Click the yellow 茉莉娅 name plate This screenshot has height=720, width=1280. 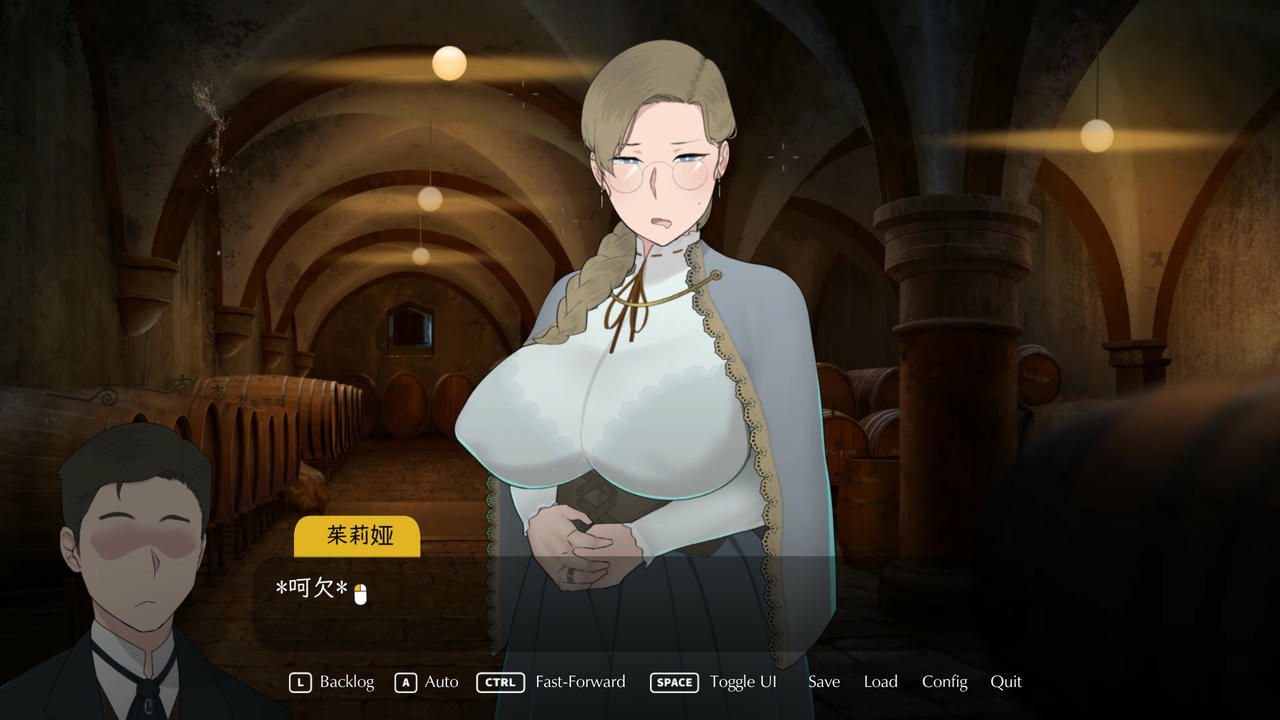356,536
